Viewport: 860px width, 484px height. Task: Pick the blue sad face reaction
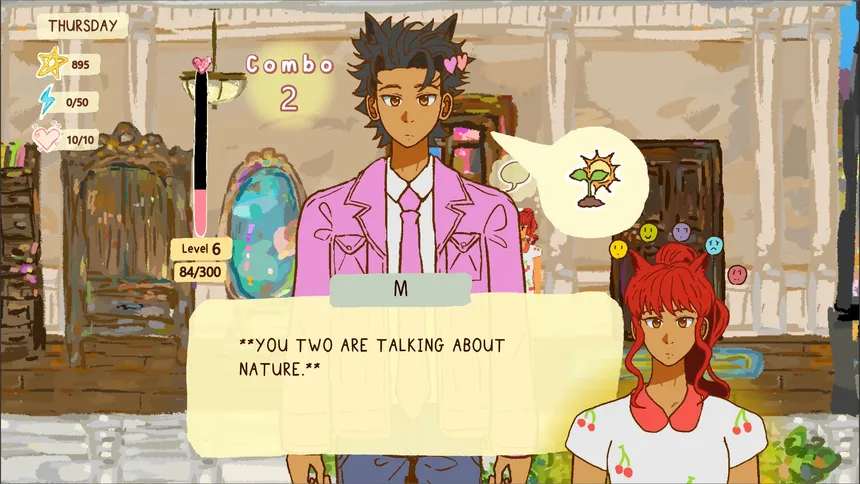pos(714,245)
